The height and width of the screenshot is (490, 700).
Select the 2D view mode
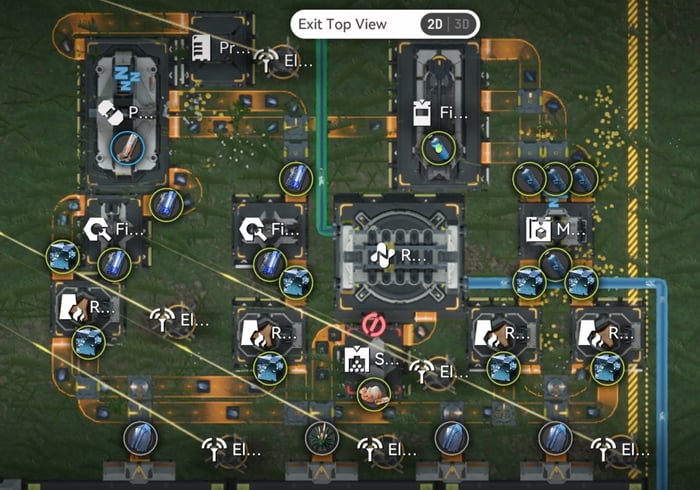(435, 24)
